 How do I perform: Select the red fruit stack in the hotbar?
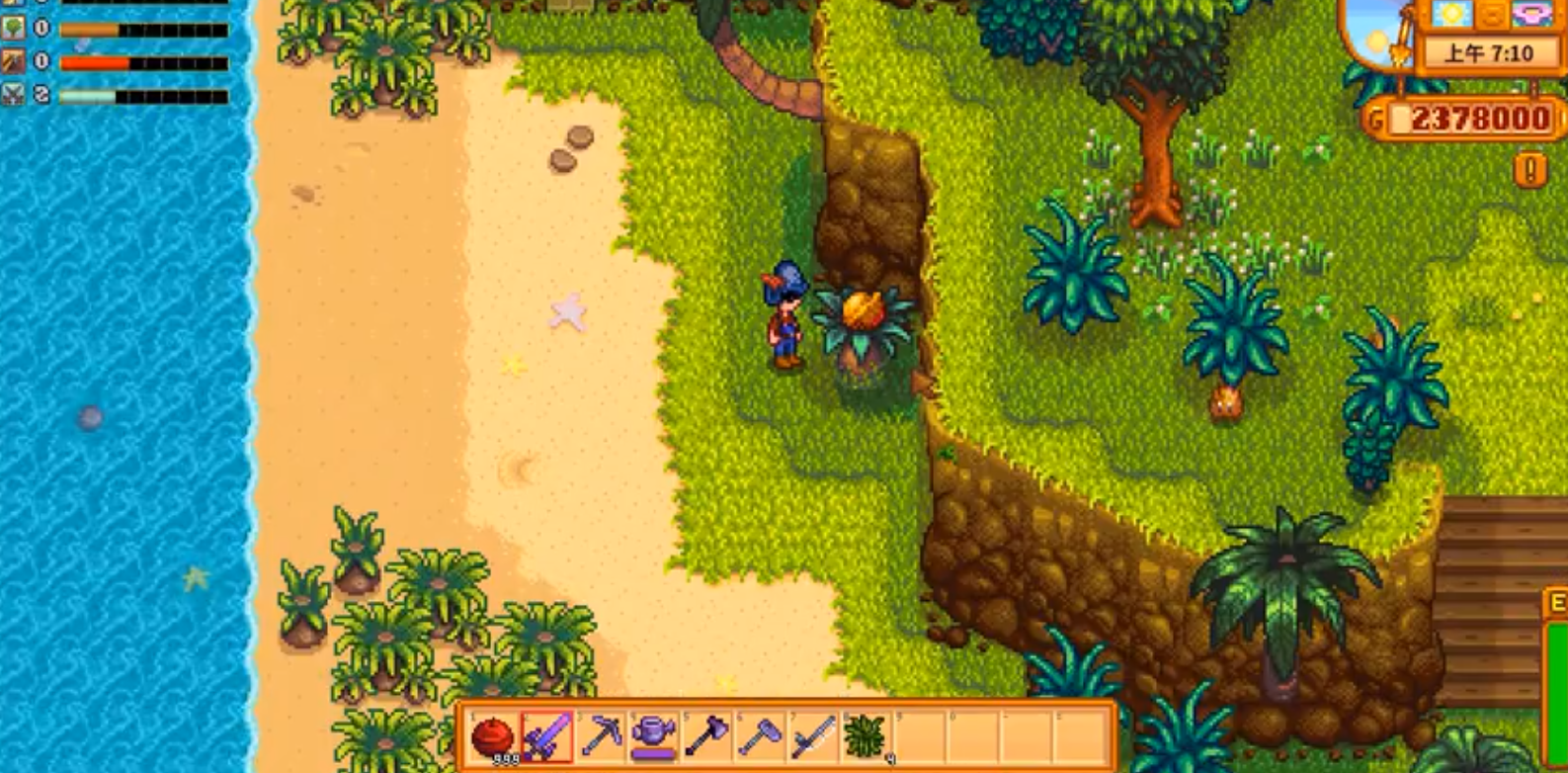tap(492, 736)
